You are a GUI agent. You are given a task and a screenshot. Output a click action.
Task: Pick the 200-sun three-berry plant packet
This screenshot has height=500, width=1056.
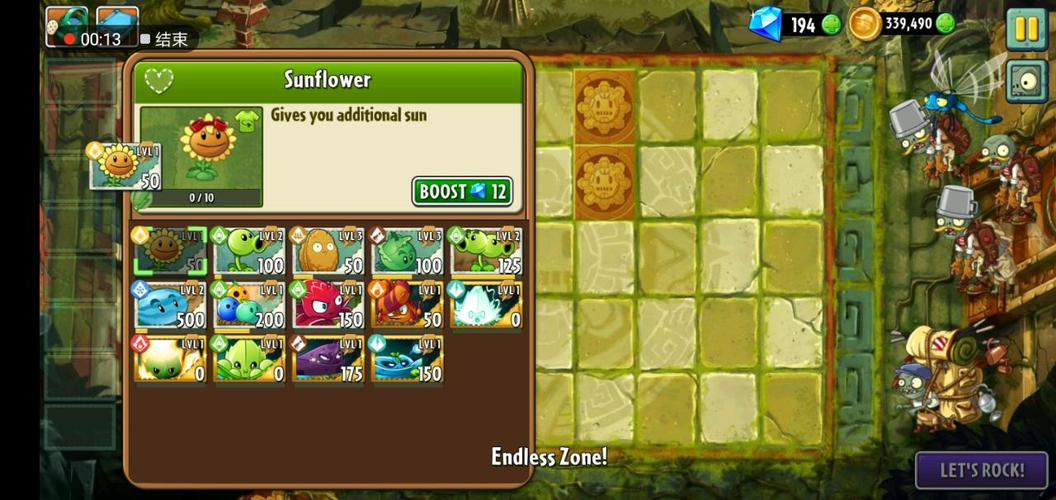(x=249, y=306)
